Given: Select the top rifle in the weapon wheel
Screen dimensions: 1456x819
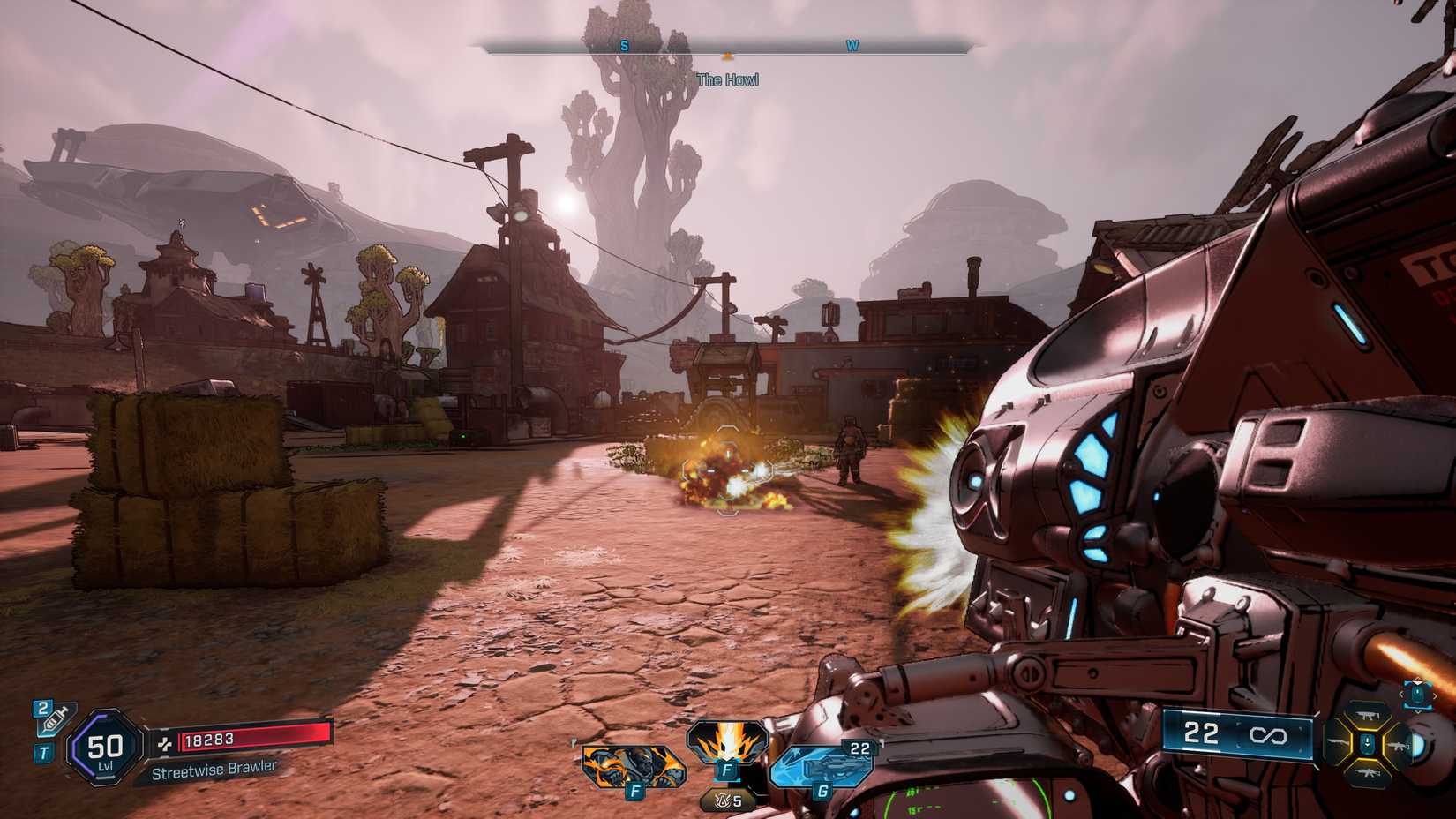Looking at the screenshot, I should pyautogui.click(x=1367, y=714).
